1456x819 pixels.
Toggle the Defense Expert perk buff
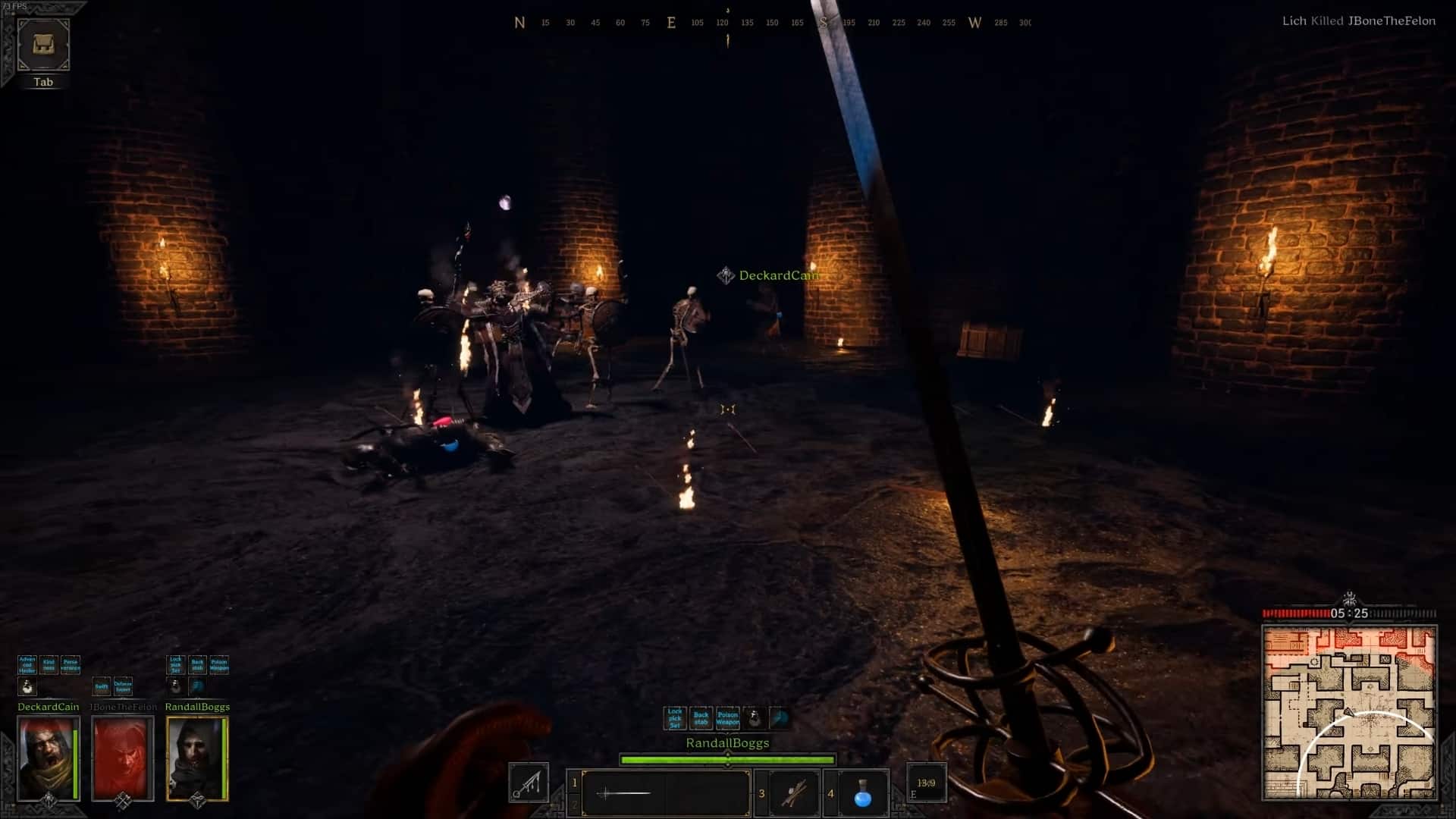[124, 686]
